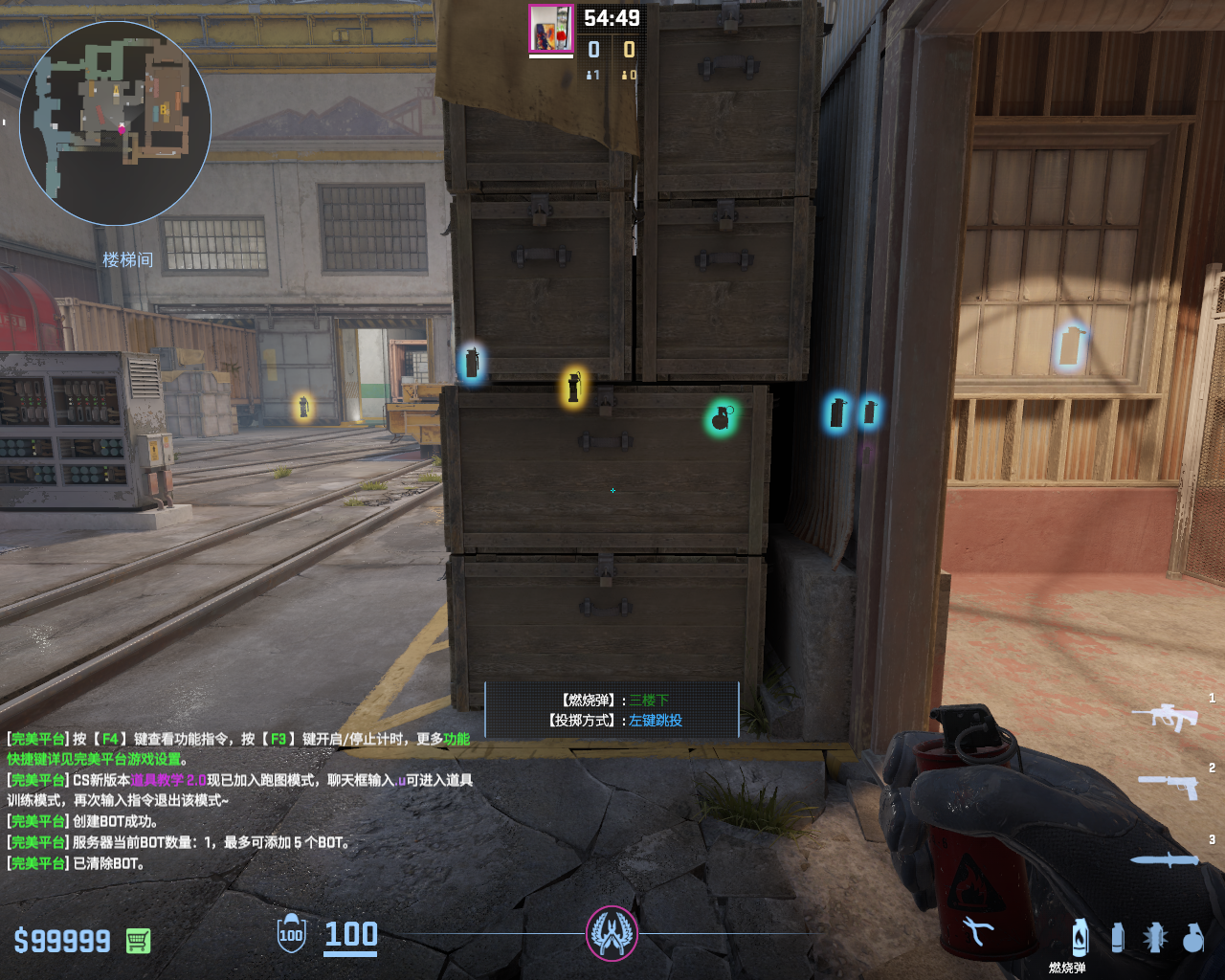Click the circular radar minimap
1225x980 pixels.
[115, 122]
